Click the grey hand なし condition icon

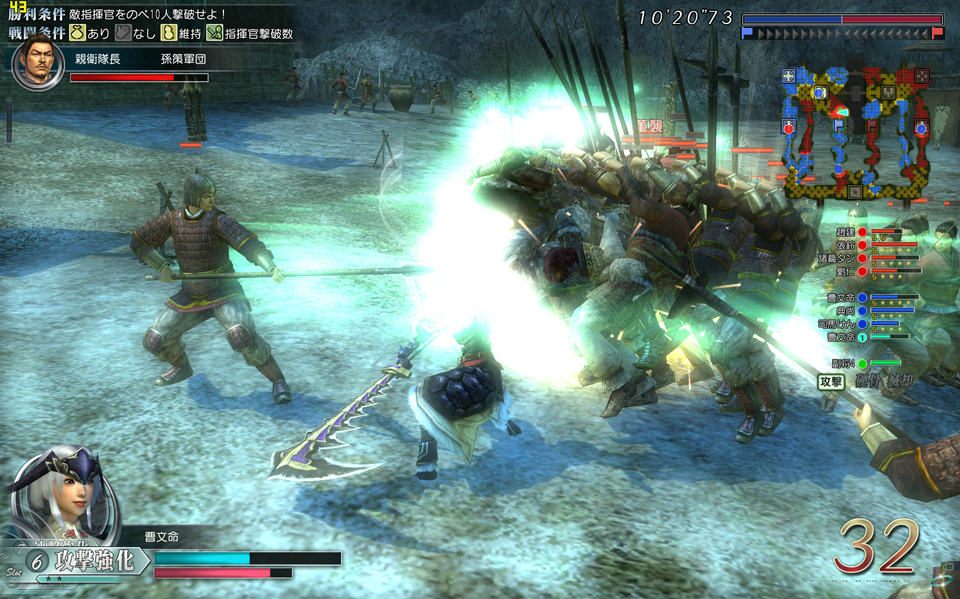pyautogui.click(x=124, y=33)
